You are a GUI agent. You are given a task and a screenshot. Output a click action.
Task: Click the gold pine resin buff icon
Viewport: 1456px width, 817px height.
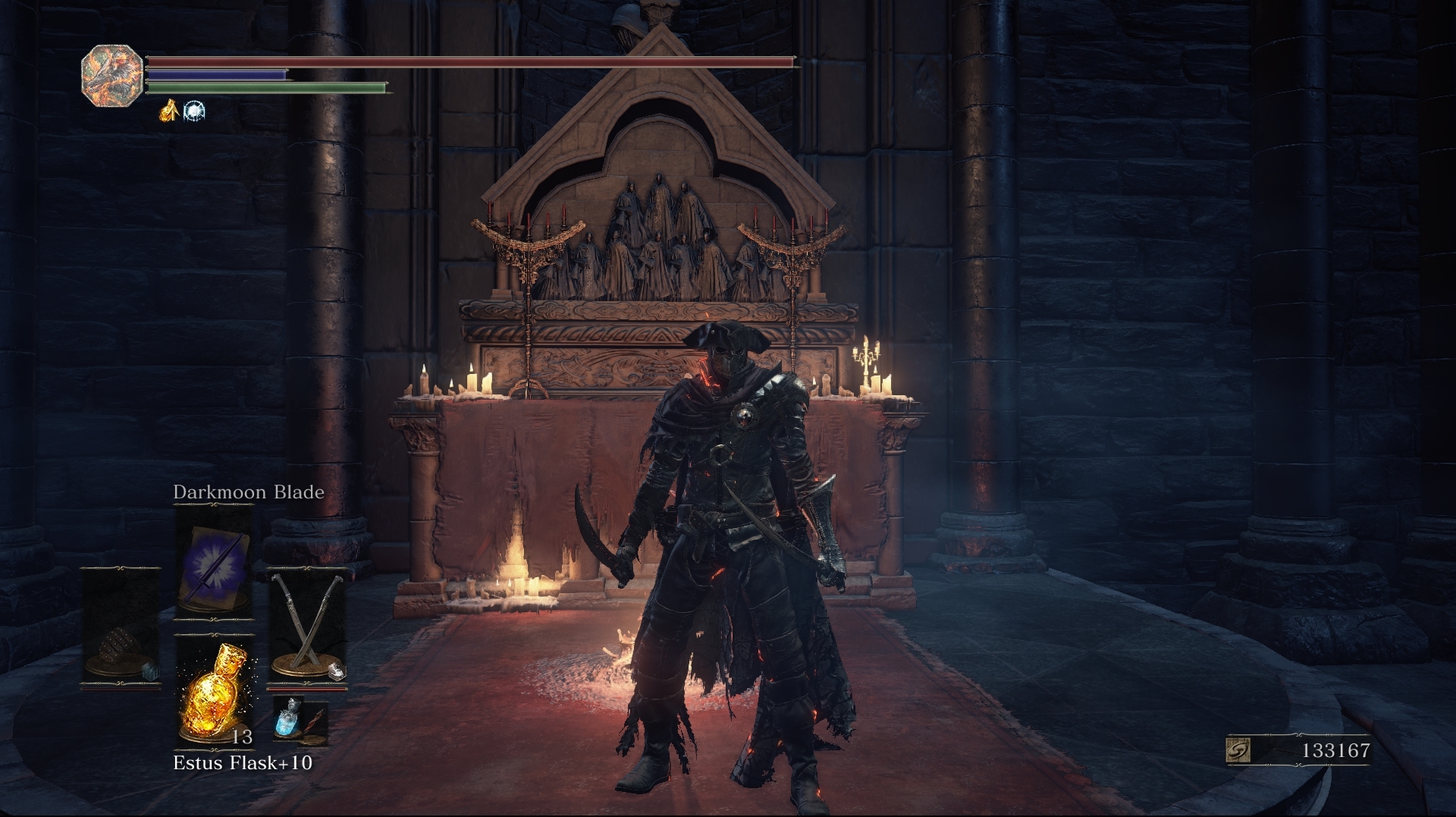[169, 112]
